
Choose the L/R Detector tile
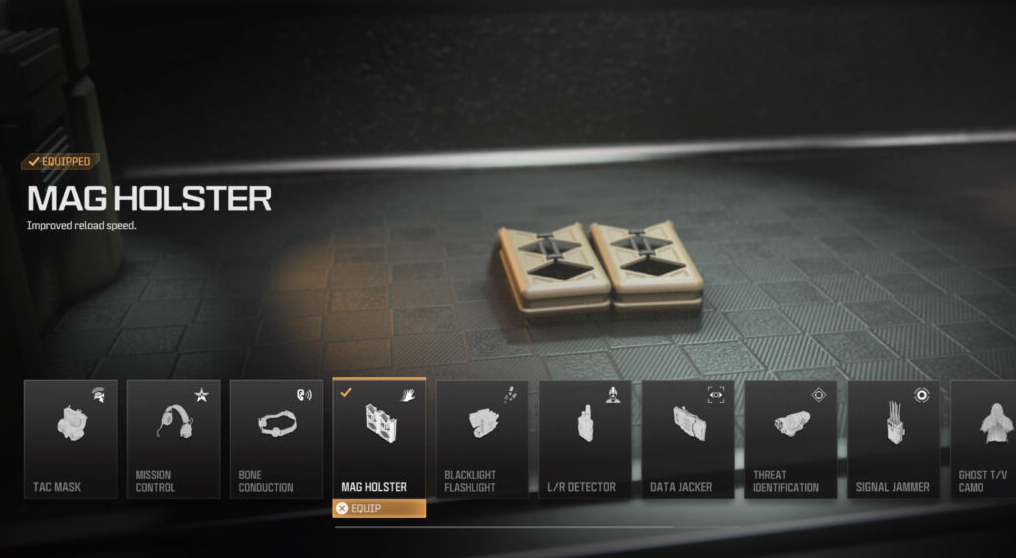pyautogui.click(x=585, y=439)
